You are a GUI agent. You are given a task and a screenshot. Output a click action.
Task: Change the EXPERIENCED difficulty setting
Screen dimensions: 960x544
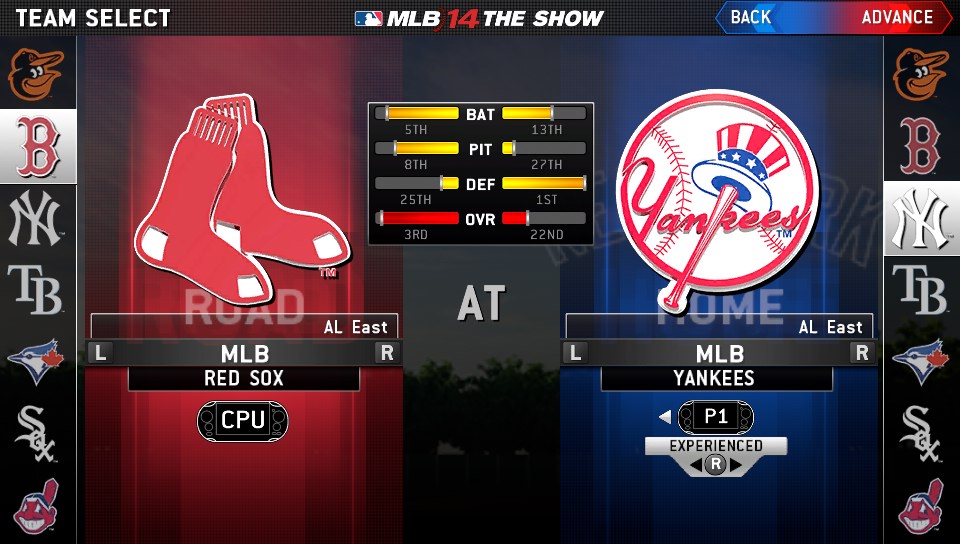pyautogui.click(x=716, y=446)
